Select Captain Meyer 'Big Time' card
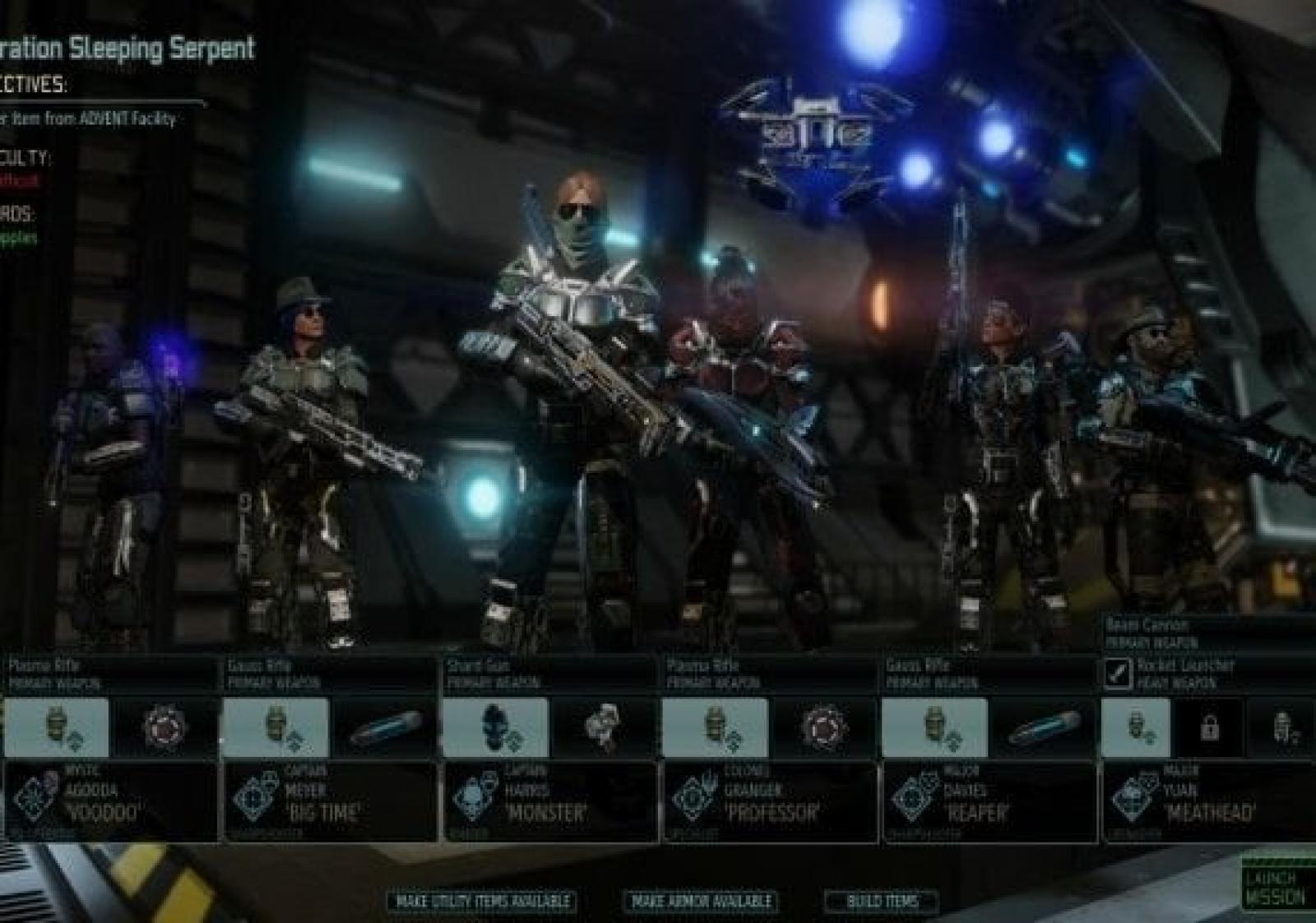1316x923 pixels. 331,801
